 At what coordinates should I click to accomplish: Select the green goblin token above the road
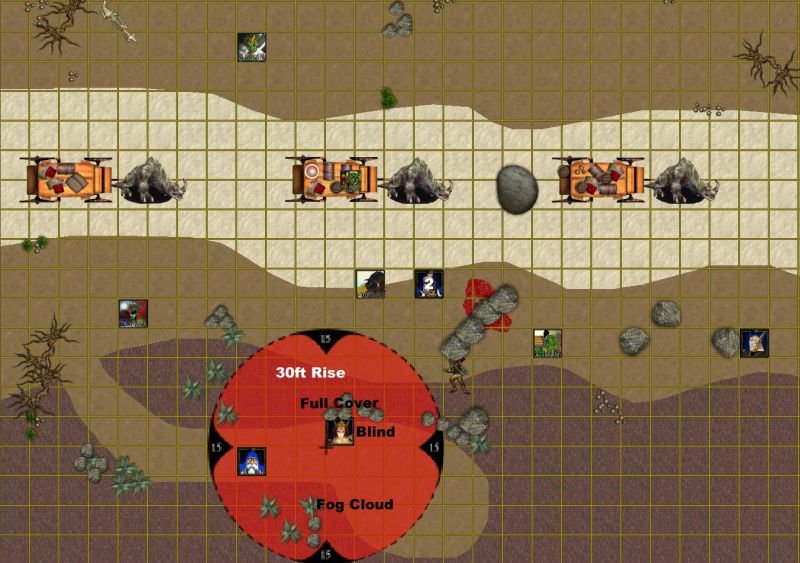click(251, 47)
